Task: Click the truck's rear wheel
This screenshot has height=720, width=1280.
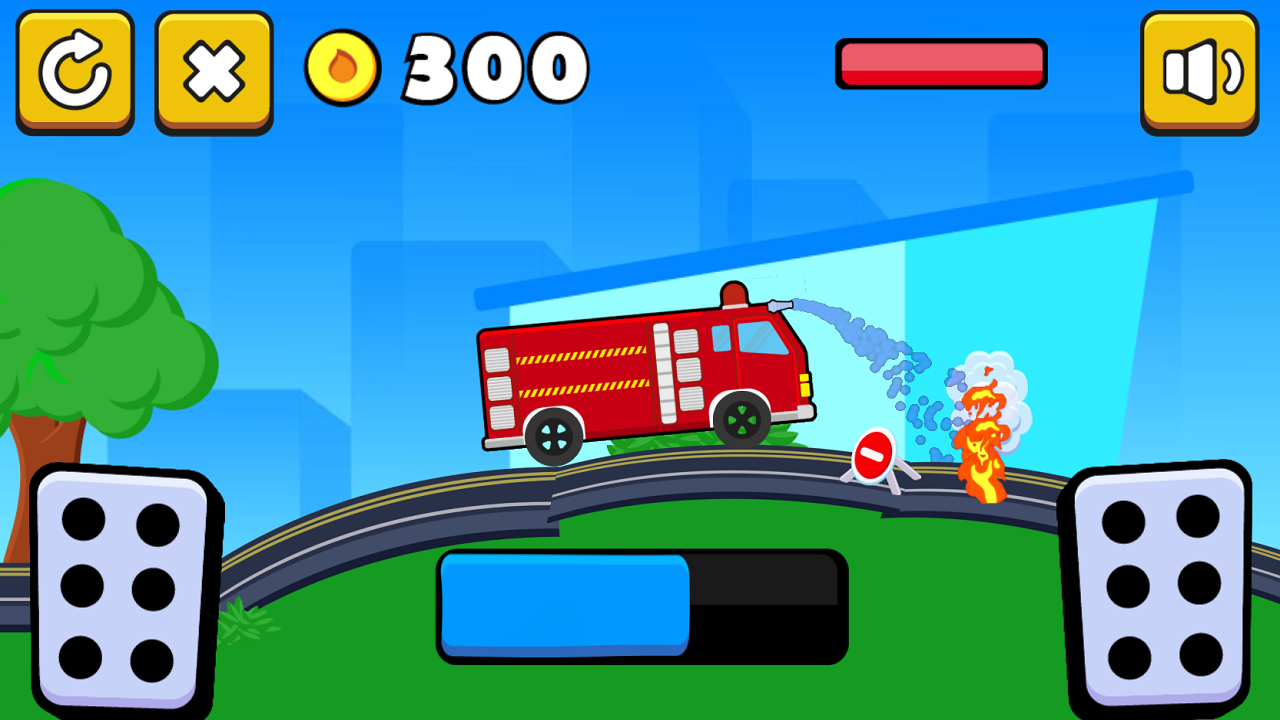Action: (554, 437)
